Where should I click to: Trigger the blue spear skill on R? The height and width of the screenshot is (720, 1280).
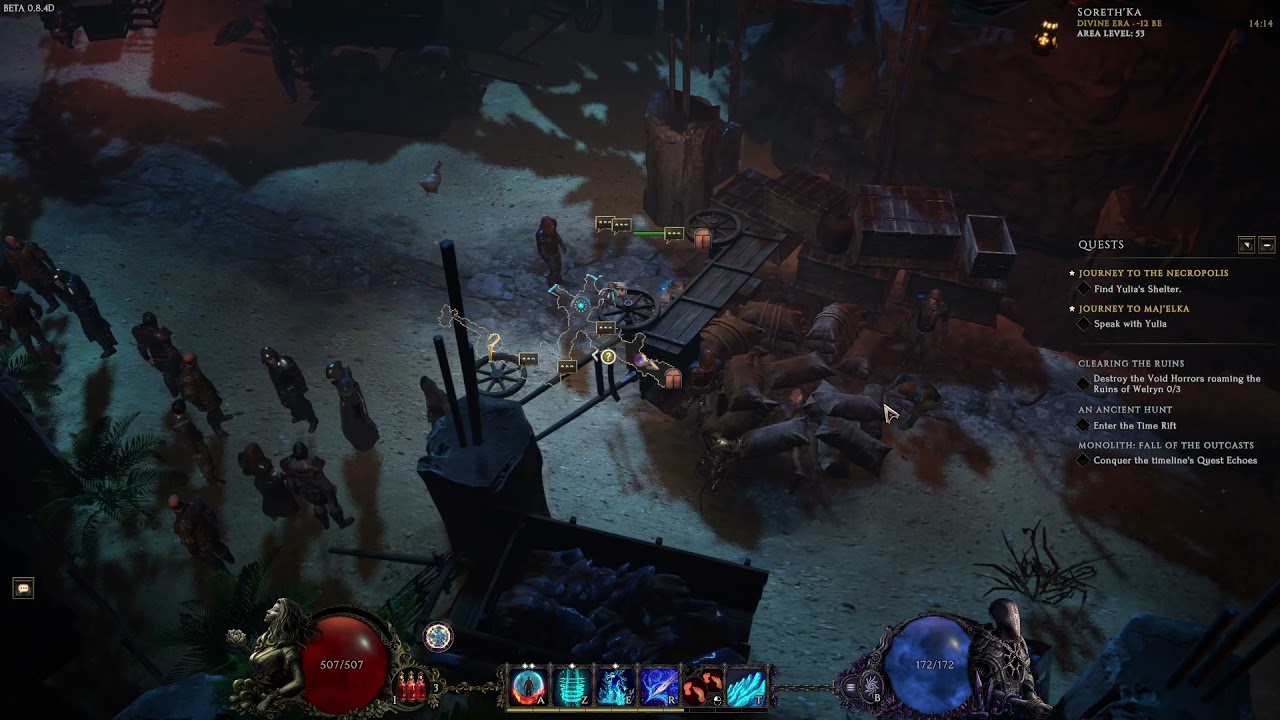click(x=659, y=686)
